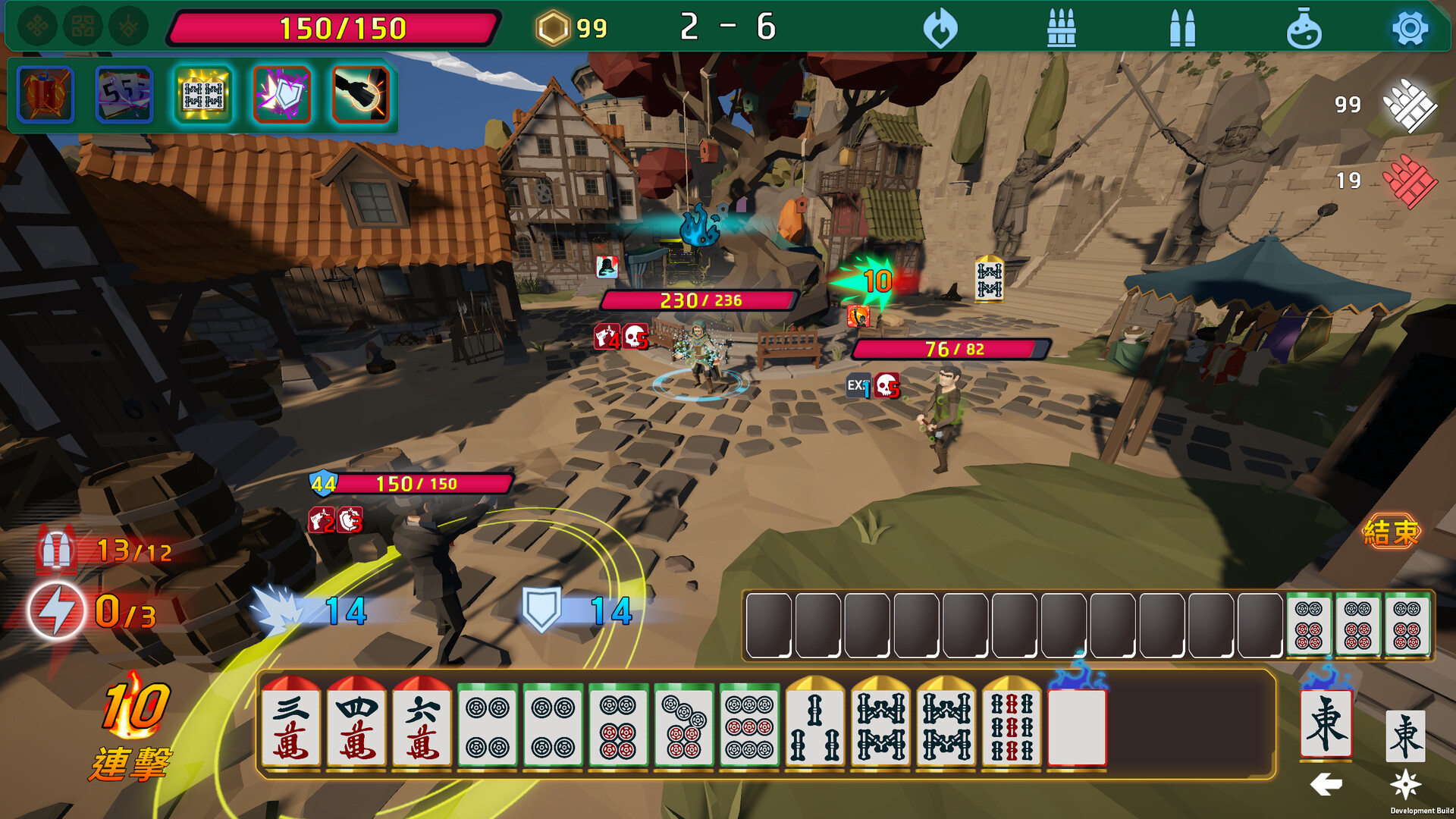Pick the nine-bamboo tile in hand
The image size is (1456, 819).
pos(1012,726)
